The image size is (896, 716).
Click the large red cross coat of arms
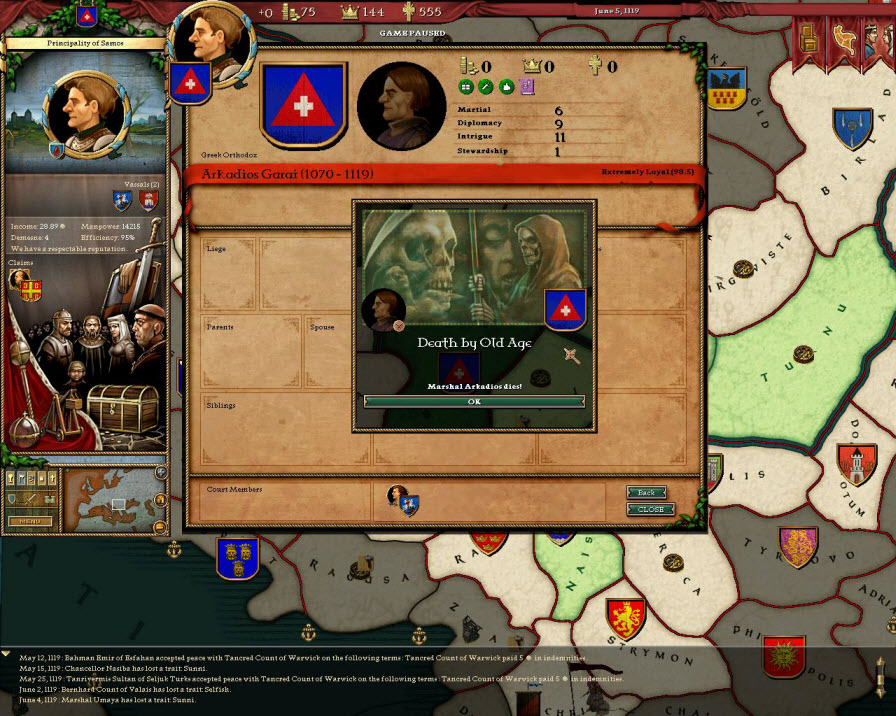(x=304, y=103)
